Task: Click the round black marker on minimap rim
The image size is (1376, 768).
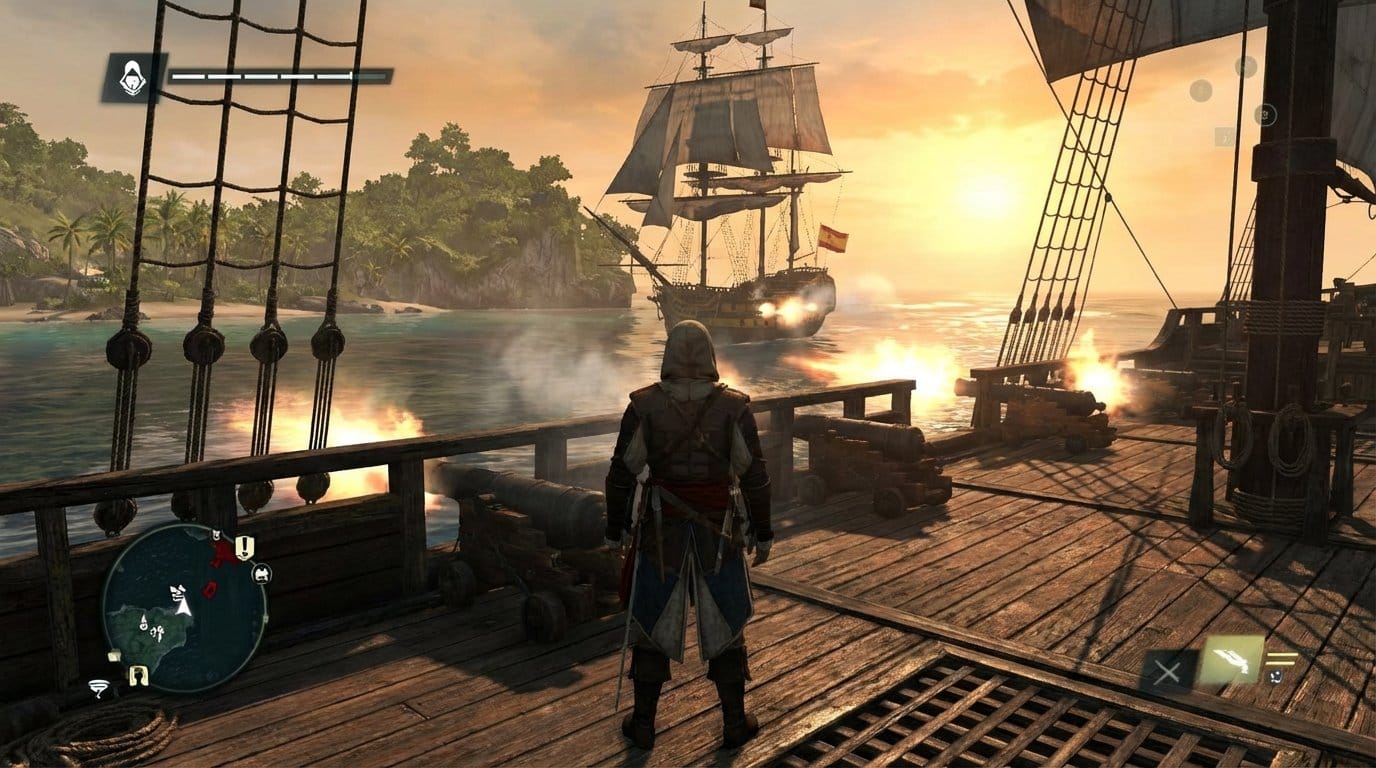Action: tap(262, 574)
